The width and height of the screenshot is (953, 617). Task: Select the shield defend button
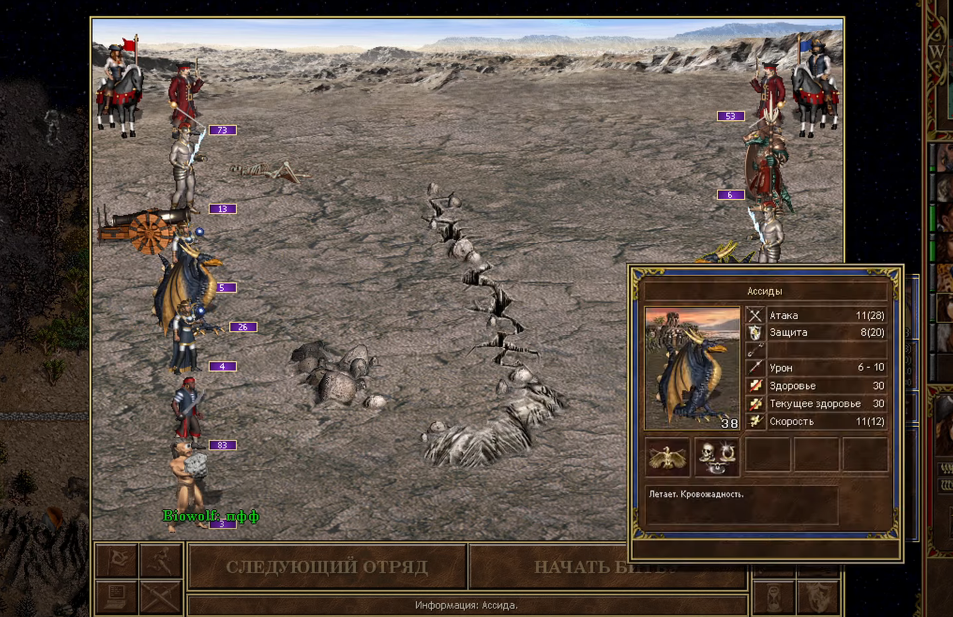[819, 598]
